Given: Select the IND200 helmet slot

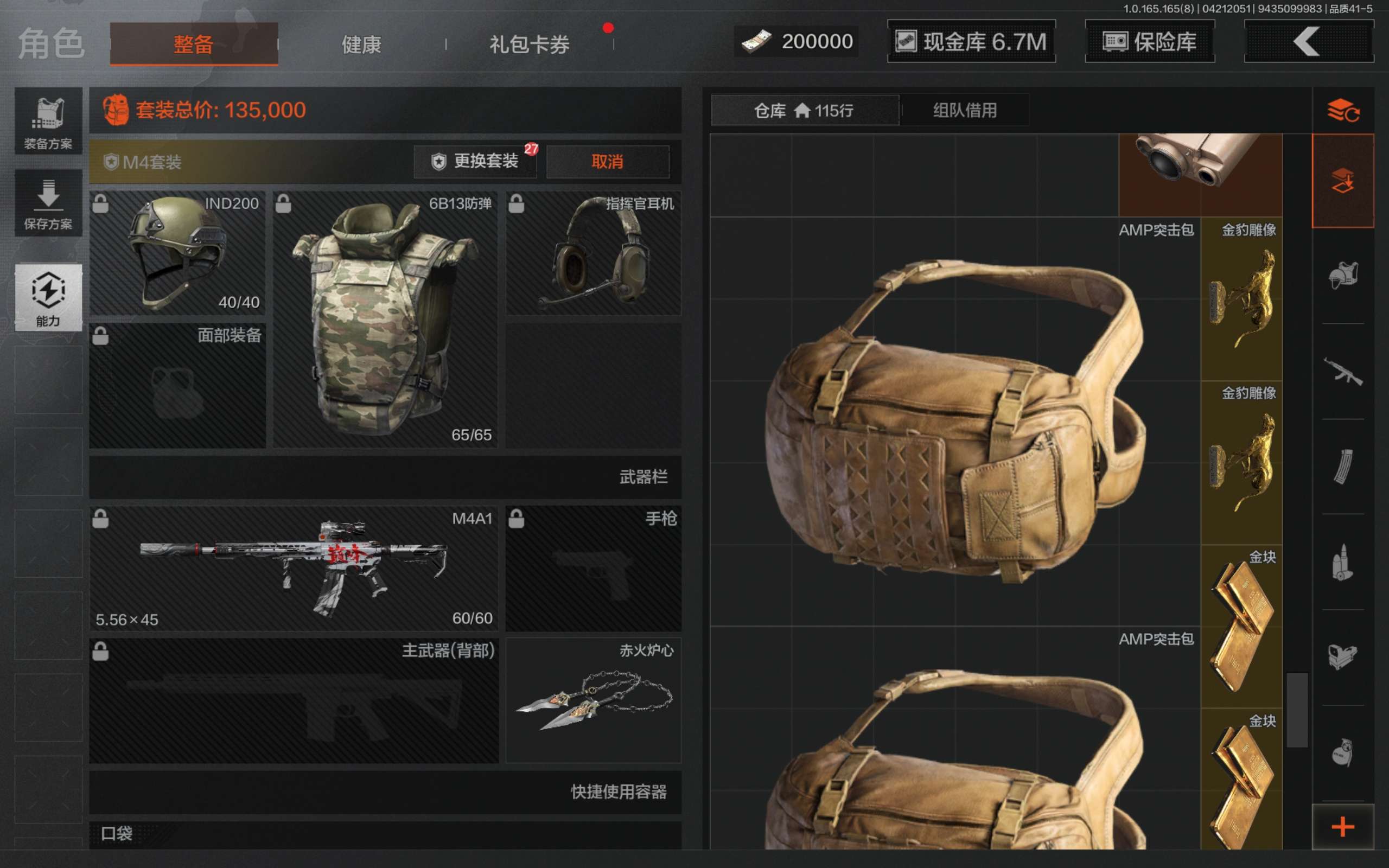Looking at the screenshot, I should (178, 253).
